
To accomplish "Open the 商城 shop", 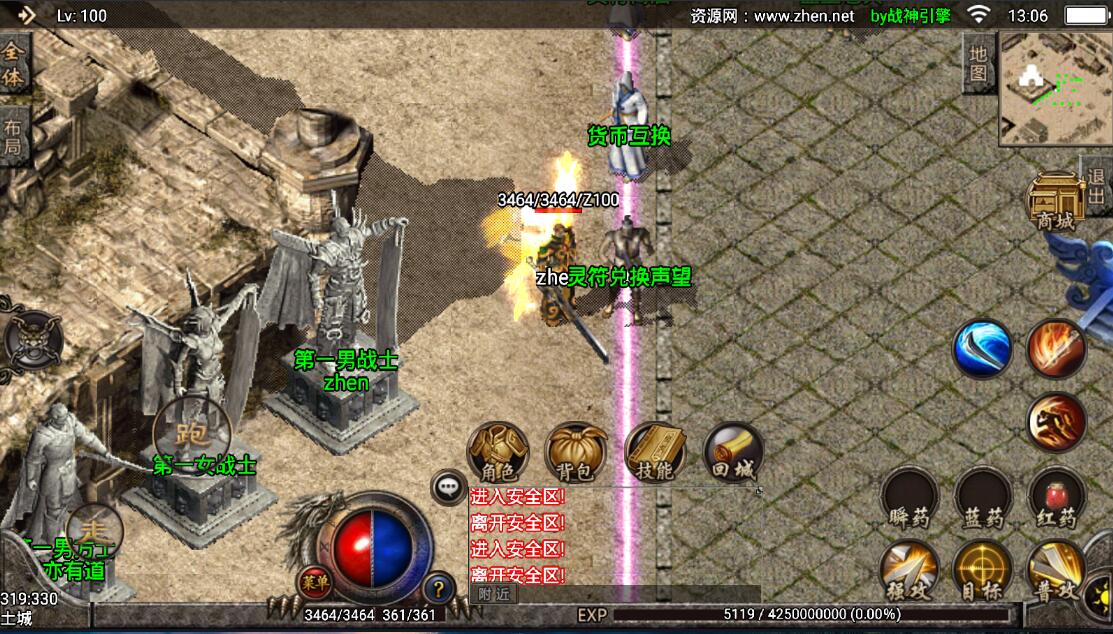I will click(1055, 202).
